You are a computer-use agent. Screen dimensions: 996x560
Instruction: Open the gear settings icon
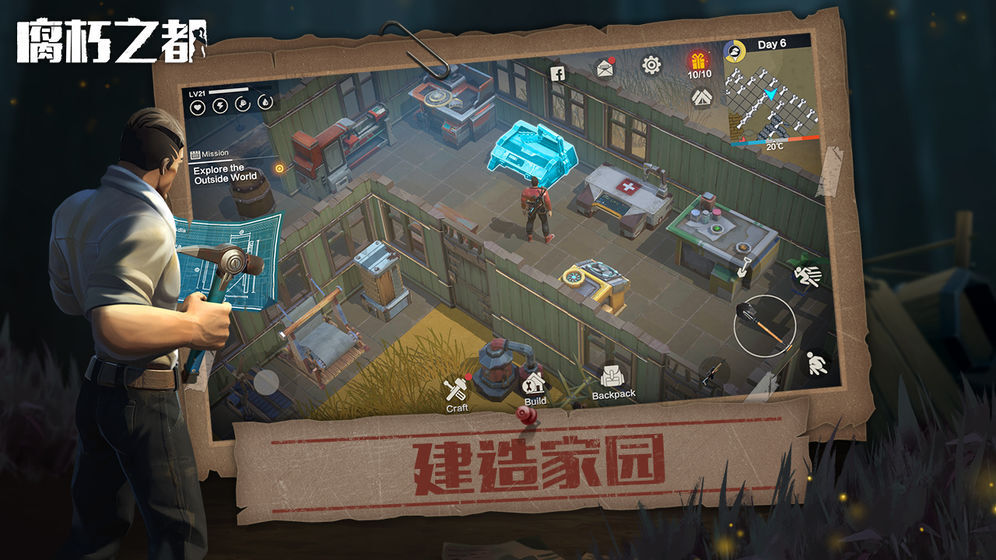pyautogui.click(x=651, y=65)
